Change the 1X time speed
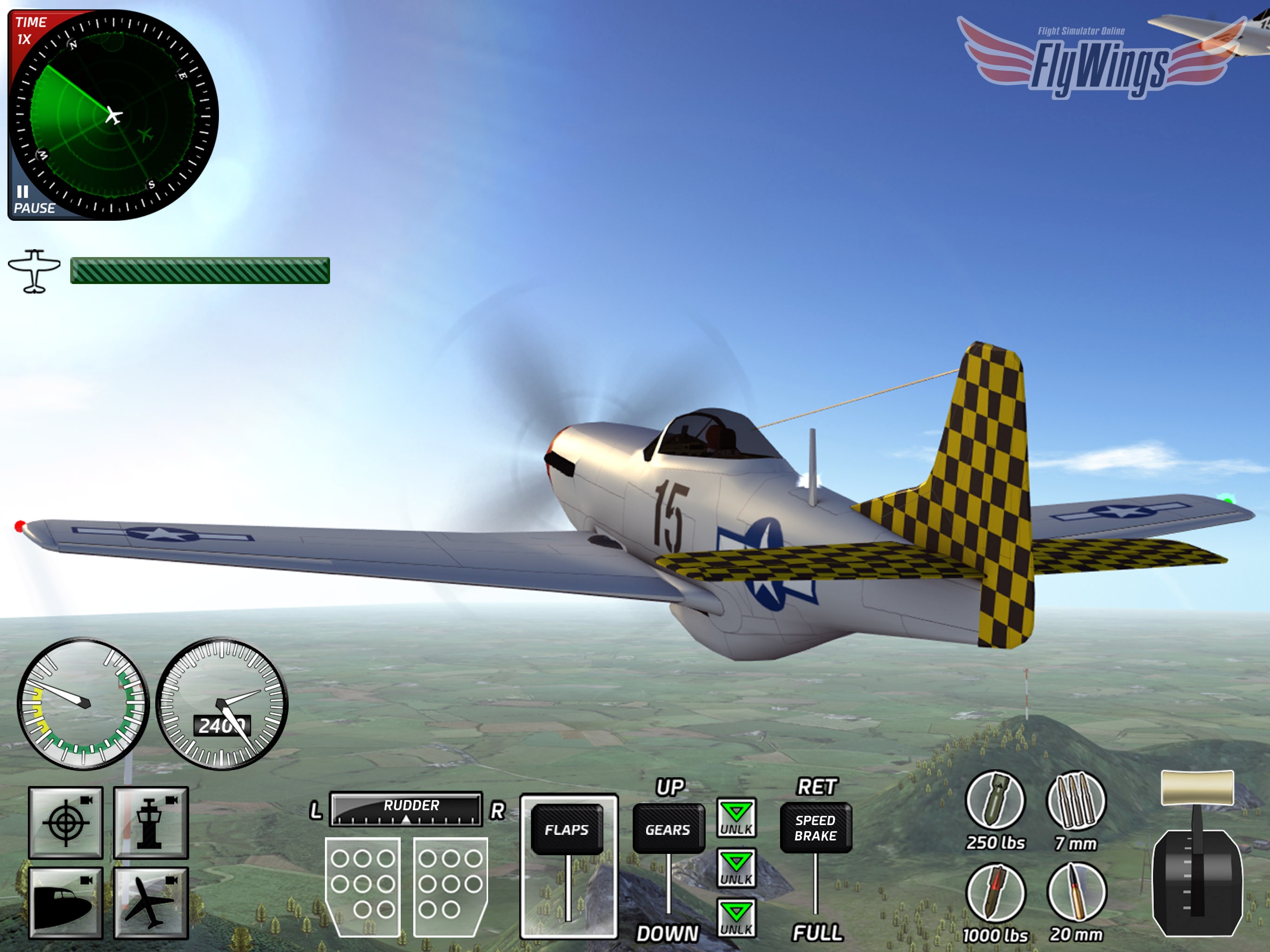 [x=29, y=31]
